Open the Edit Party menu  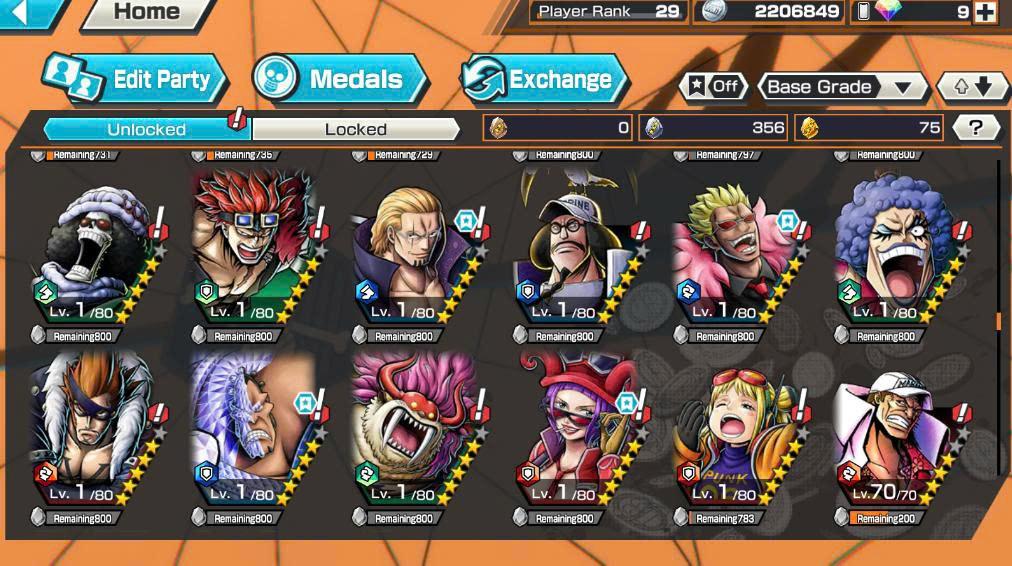135,80
